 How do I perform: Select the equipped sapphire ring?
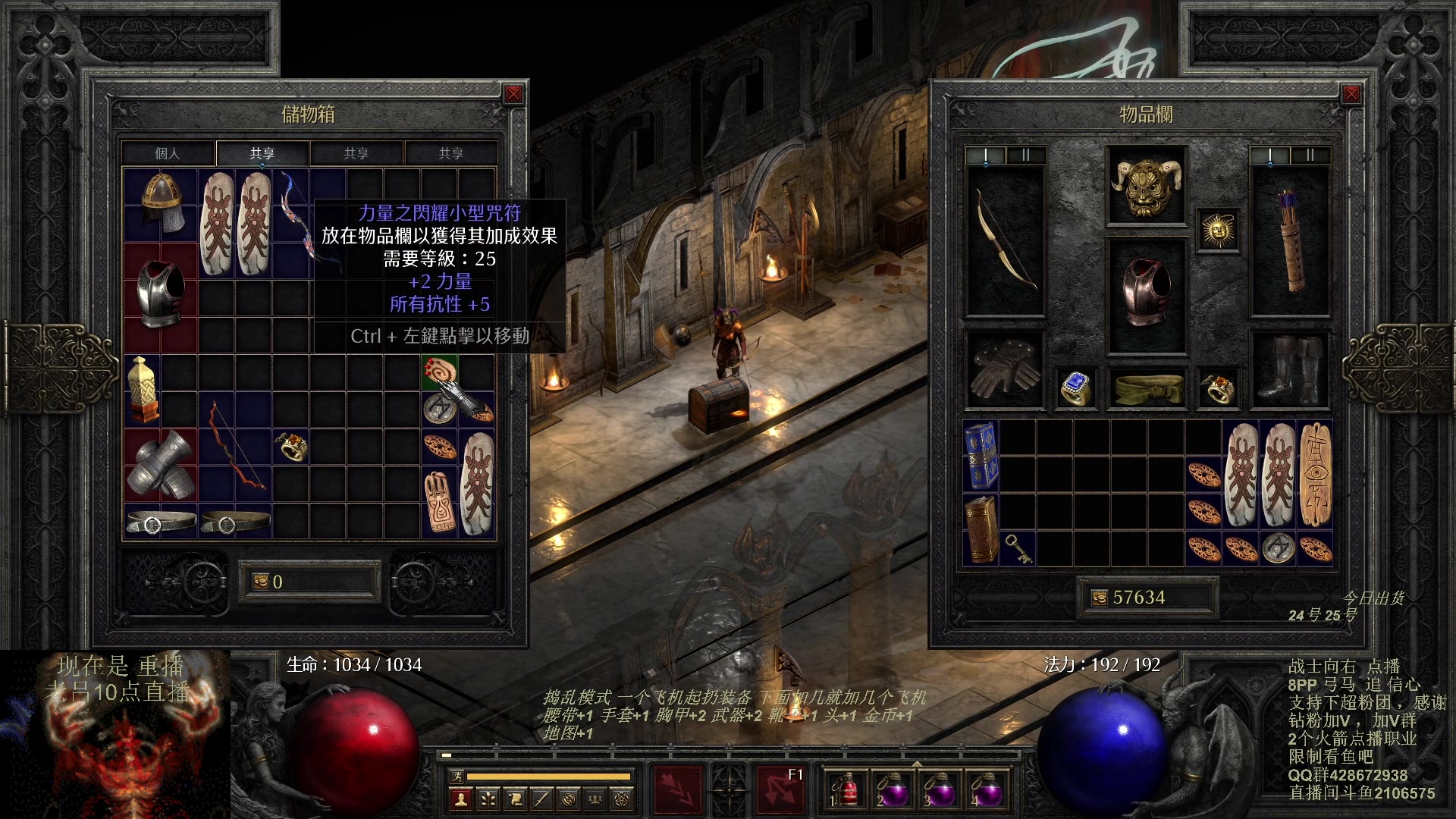point(1075,389)
